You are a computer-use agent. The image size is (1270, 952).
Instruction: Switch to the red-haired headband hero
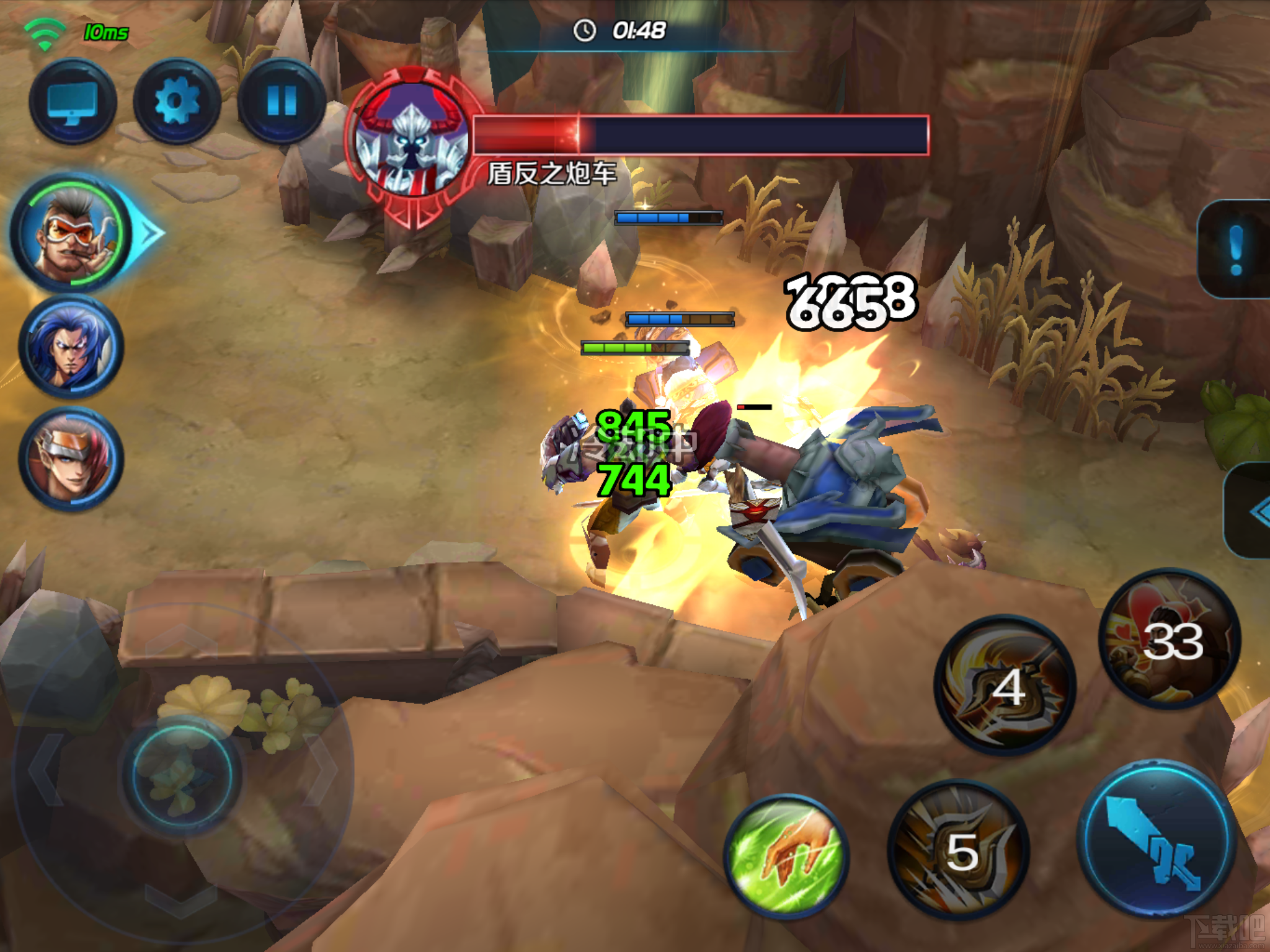pyautogui.click(x=71, y=459)
